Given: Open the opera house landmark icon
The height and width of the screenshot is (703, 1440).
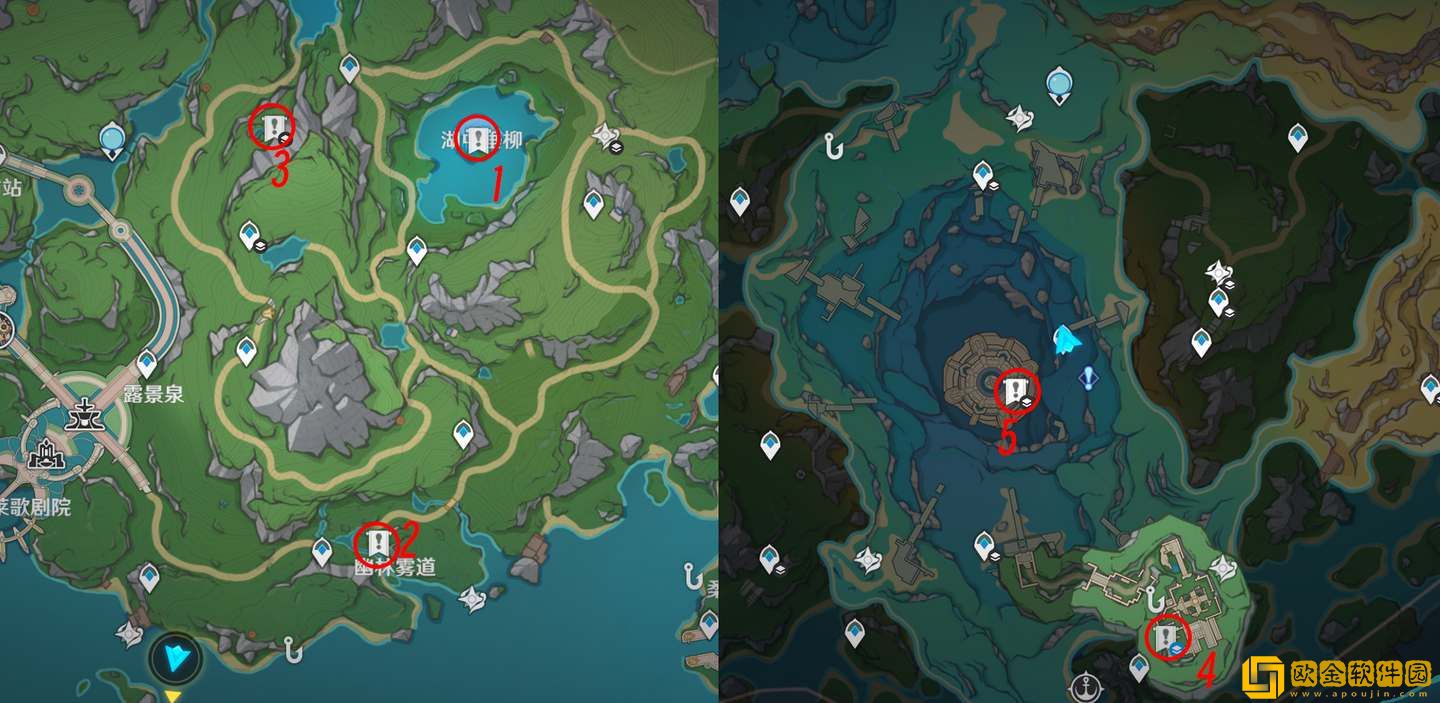Looking at the screenshot, I should (43, 458).
